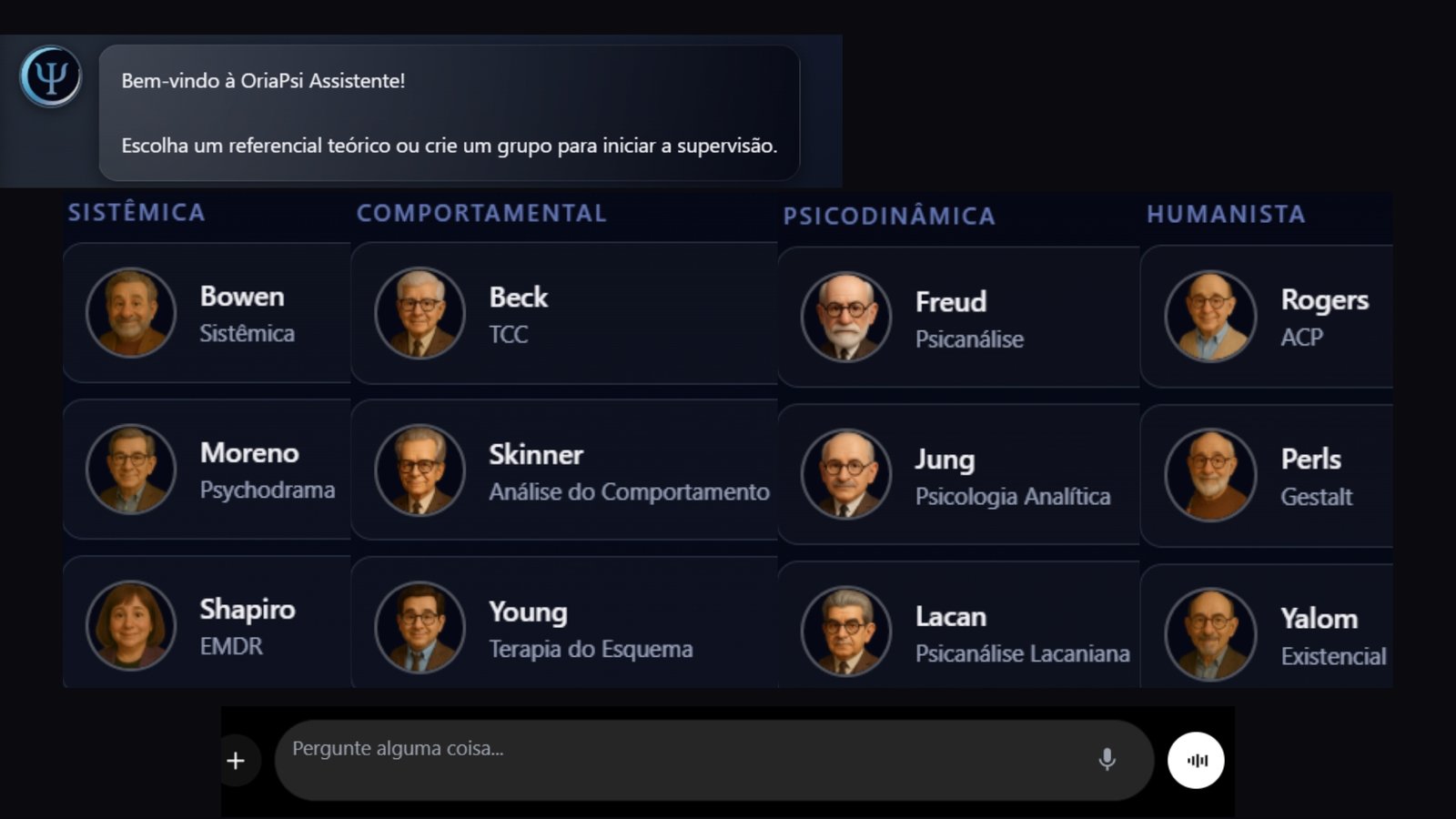Click the microphone icon in the input bar
Viewport: 1456px width, 819px height.
point(1107,759)
